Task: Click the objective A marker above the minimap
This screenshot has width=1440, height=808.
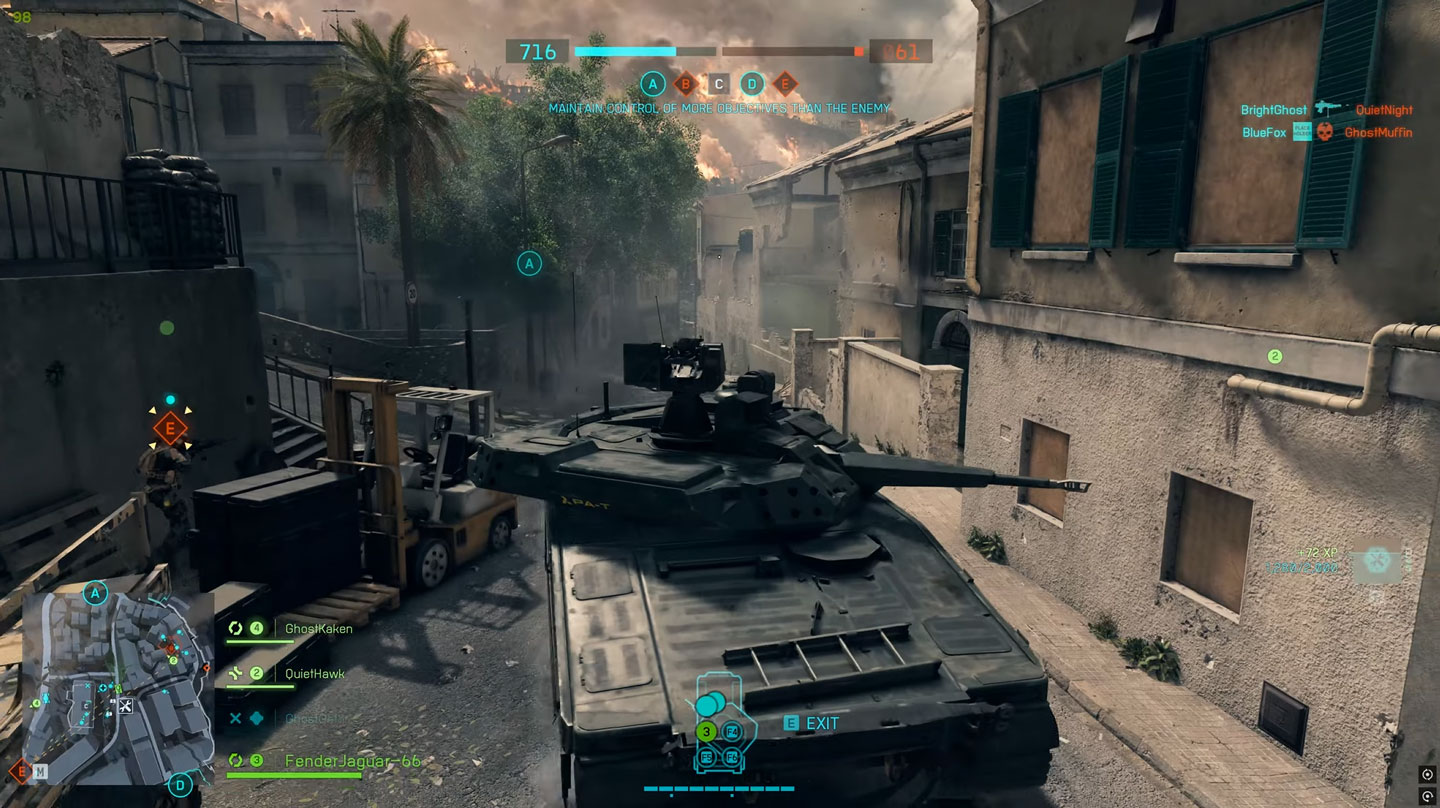Action: [96, 594]
